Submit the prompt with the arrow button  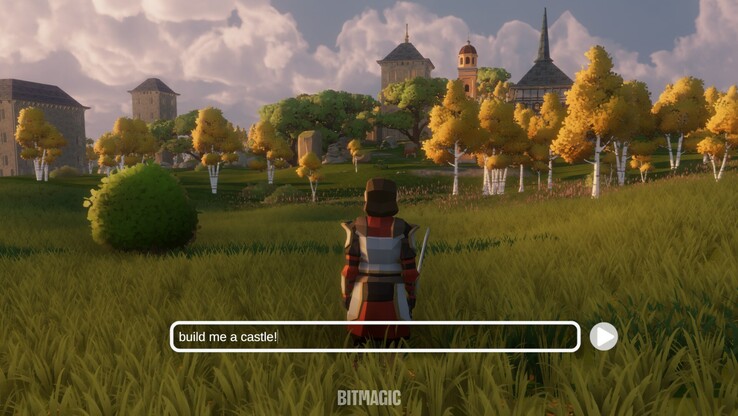(x=603, y=337)
